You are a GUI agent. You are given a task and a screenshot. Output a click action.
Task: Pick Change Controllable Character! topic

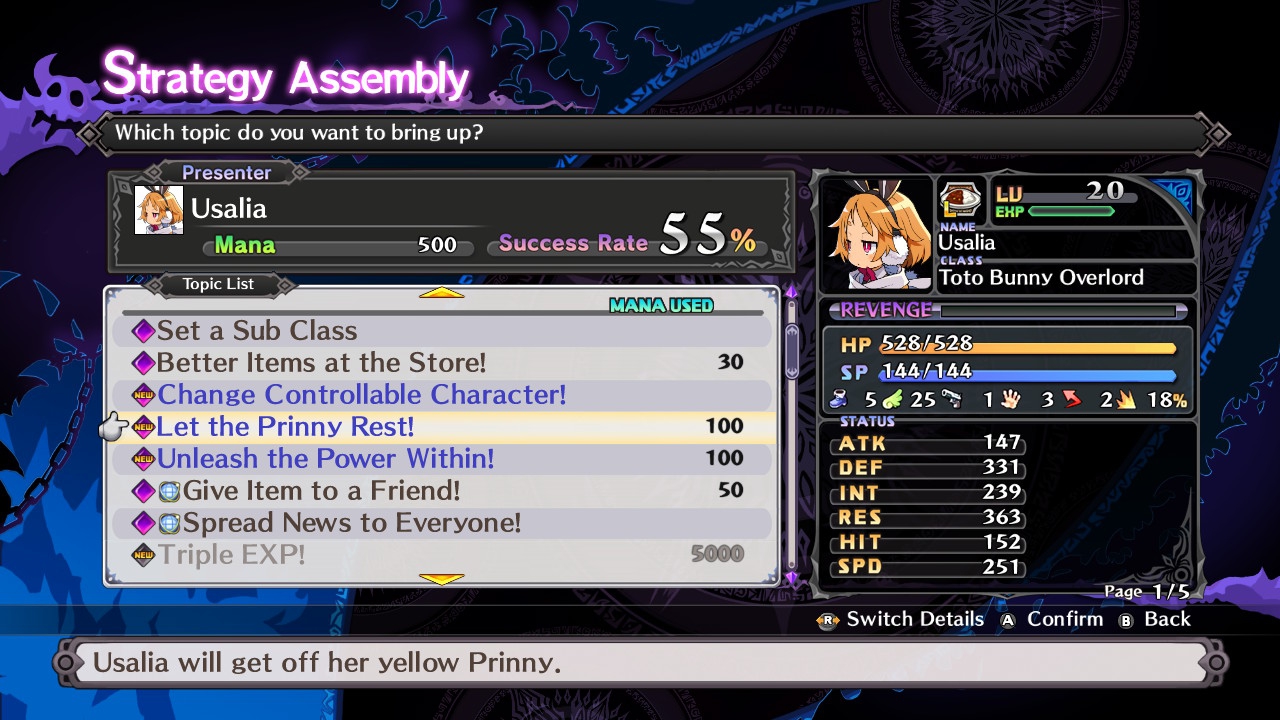(361, 395)
